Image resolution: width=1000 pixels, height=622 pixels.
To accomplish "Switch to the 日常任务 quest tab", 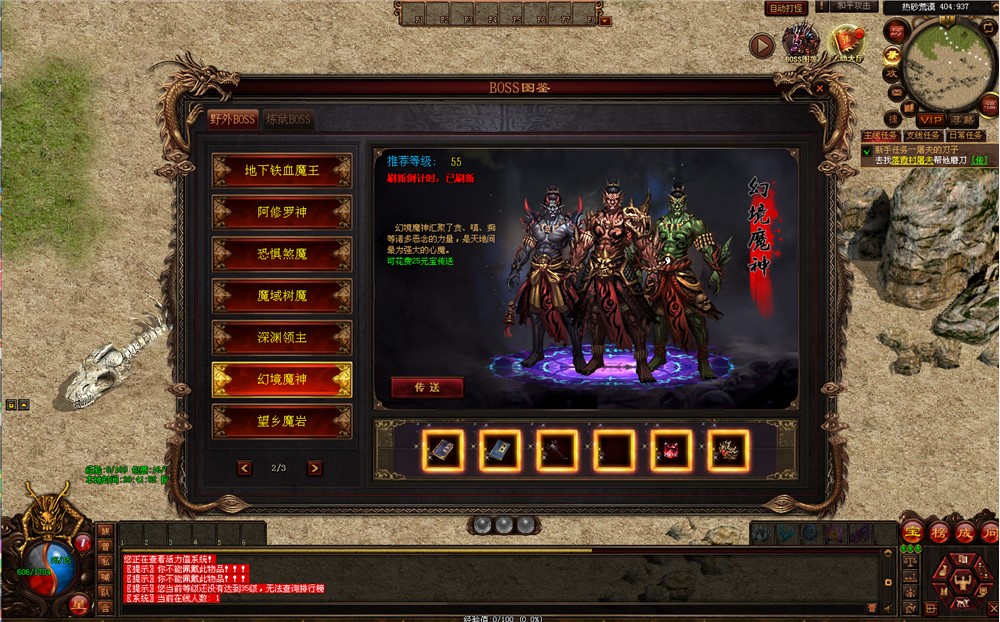I will click(x=965, y=135).
